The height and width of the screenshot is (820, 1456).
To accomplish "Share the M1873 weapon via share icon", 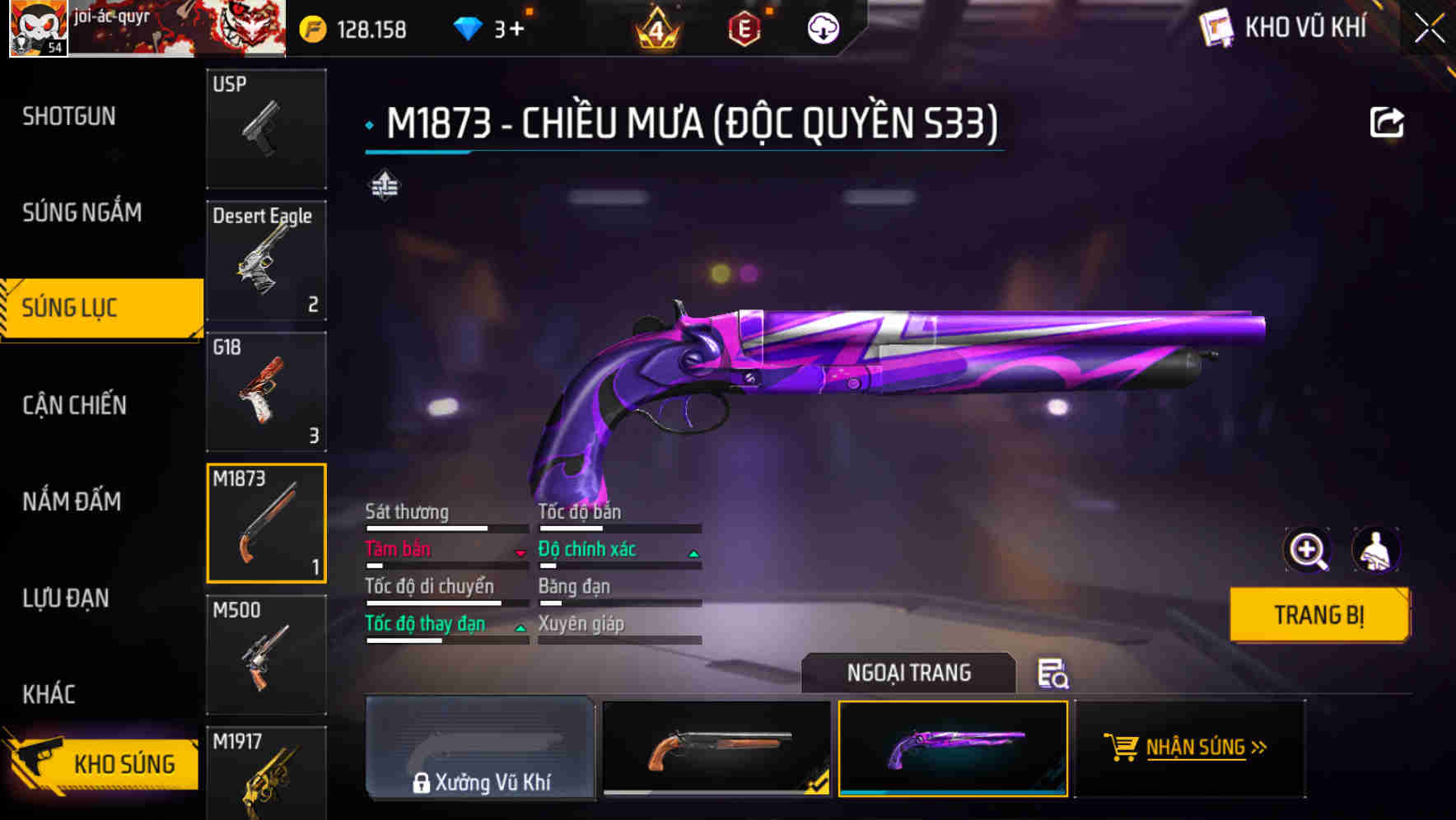I will tap(1388, 121).
